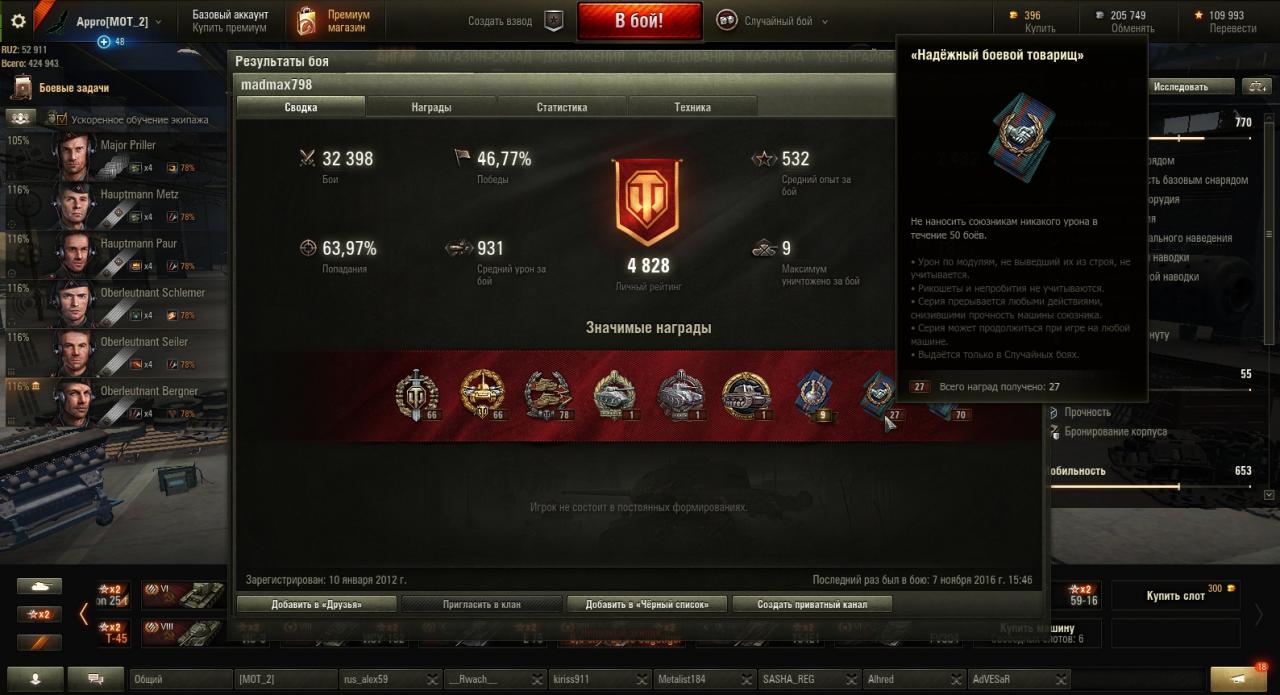Open the gear settings menu

tap(17, 21)
